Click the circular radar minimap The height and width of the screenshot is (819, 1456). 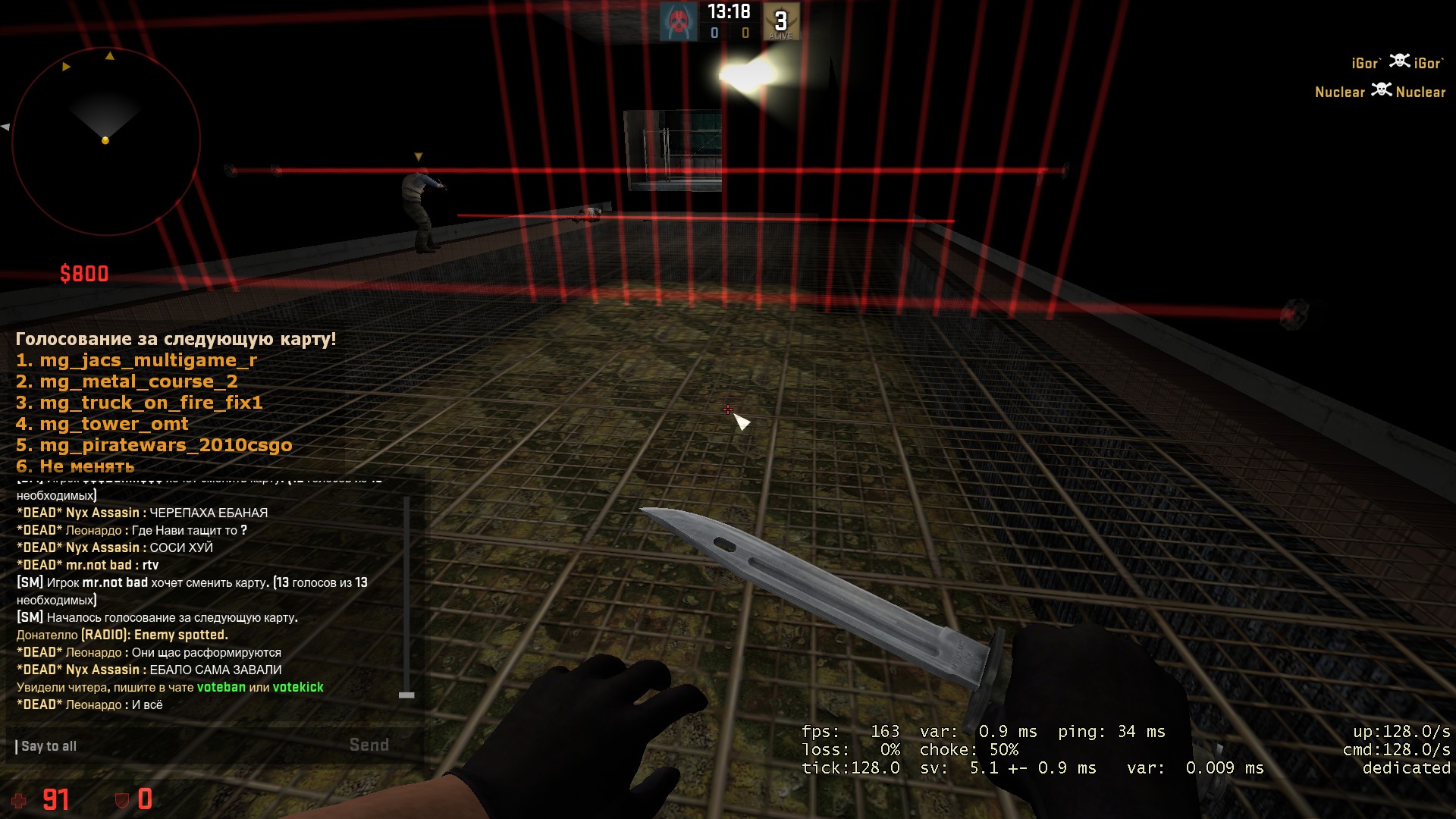[x=105, y=141]
